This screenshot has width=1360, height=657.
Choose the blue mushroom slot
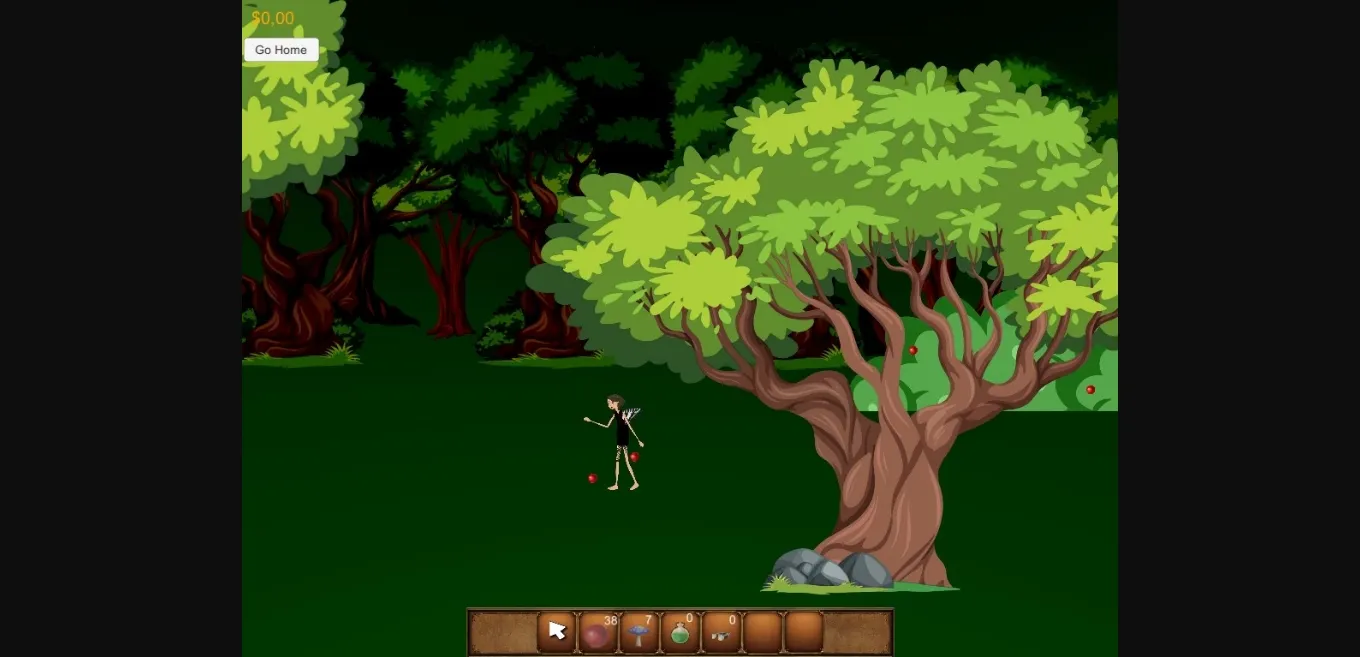[x=639, y=633]
